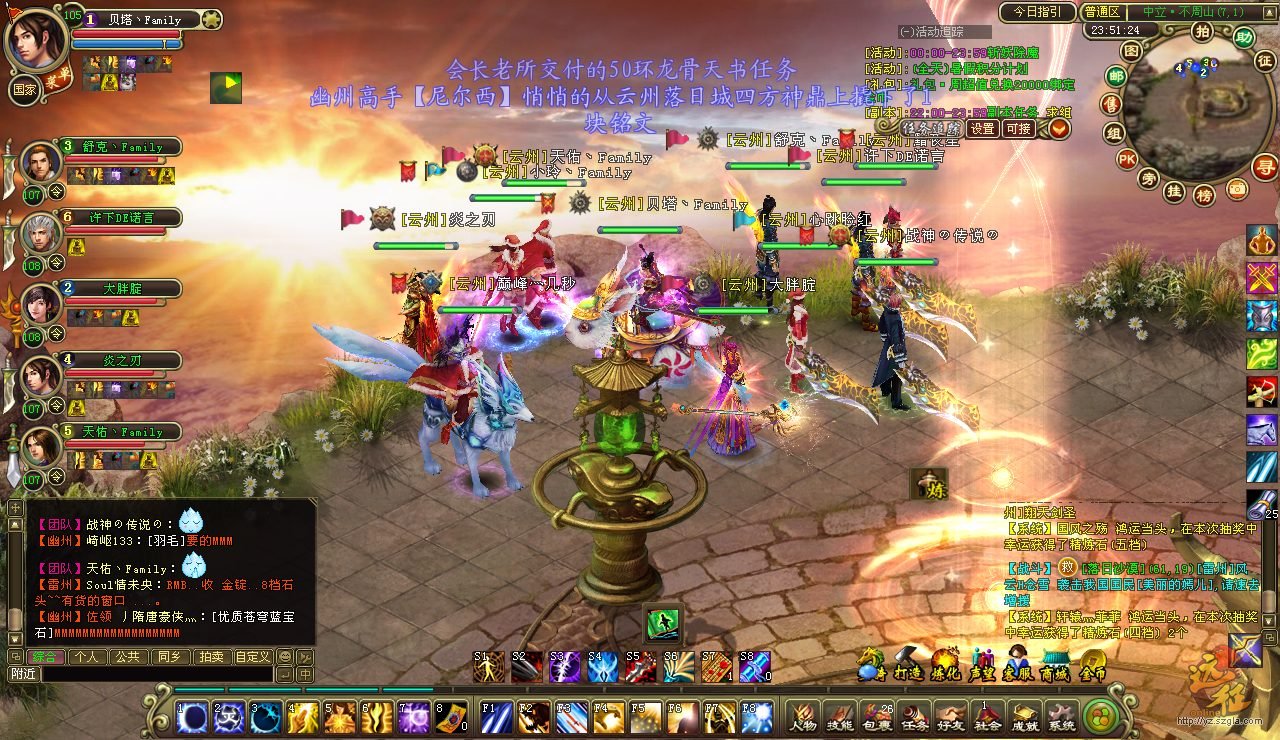Image resolution: width=1280 pixels, height=740 pixels.
Task: Open the 技能 skills panel
Action: coord(841,716)
